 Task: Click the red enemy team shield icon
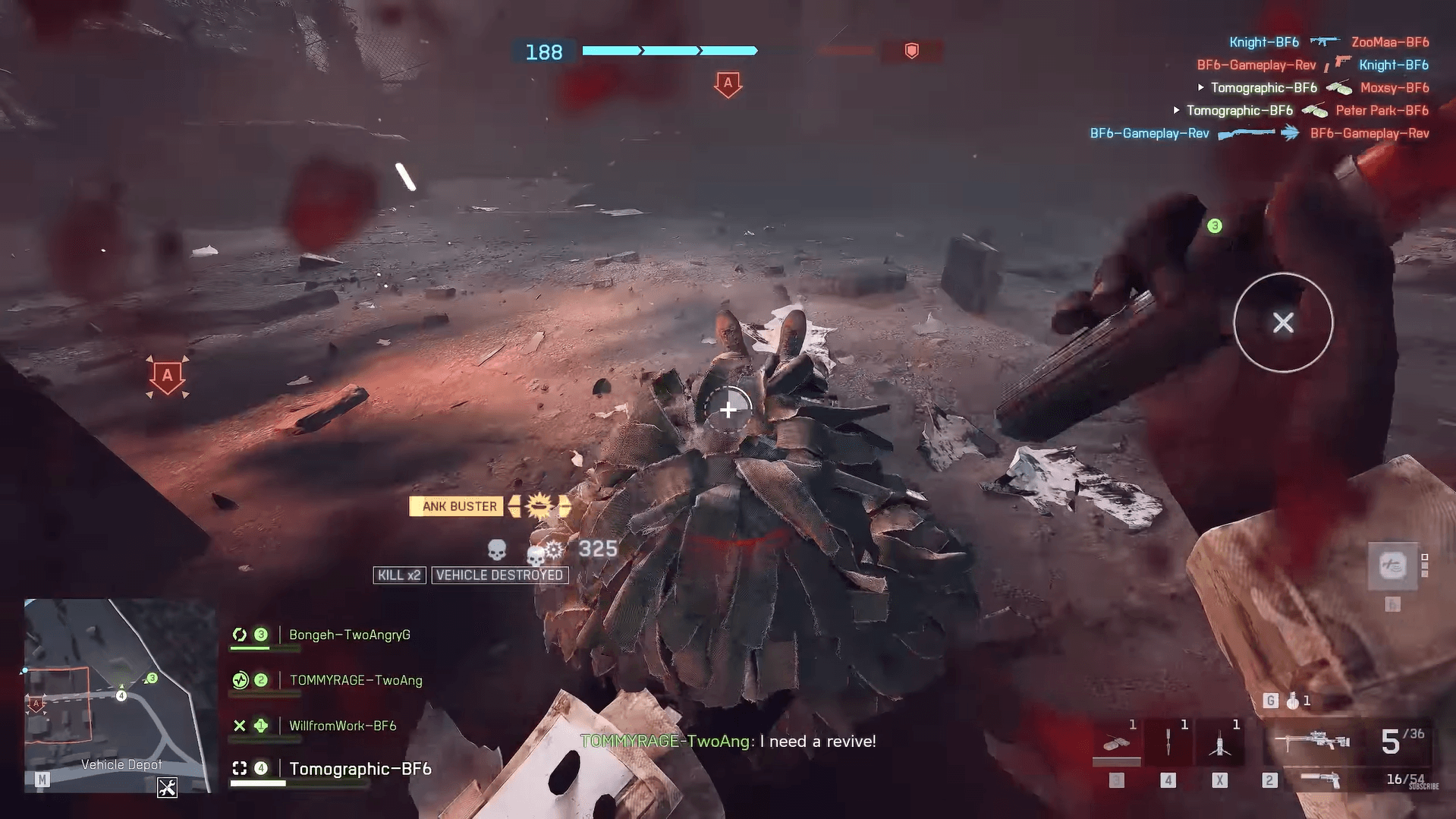click(911, 51)
